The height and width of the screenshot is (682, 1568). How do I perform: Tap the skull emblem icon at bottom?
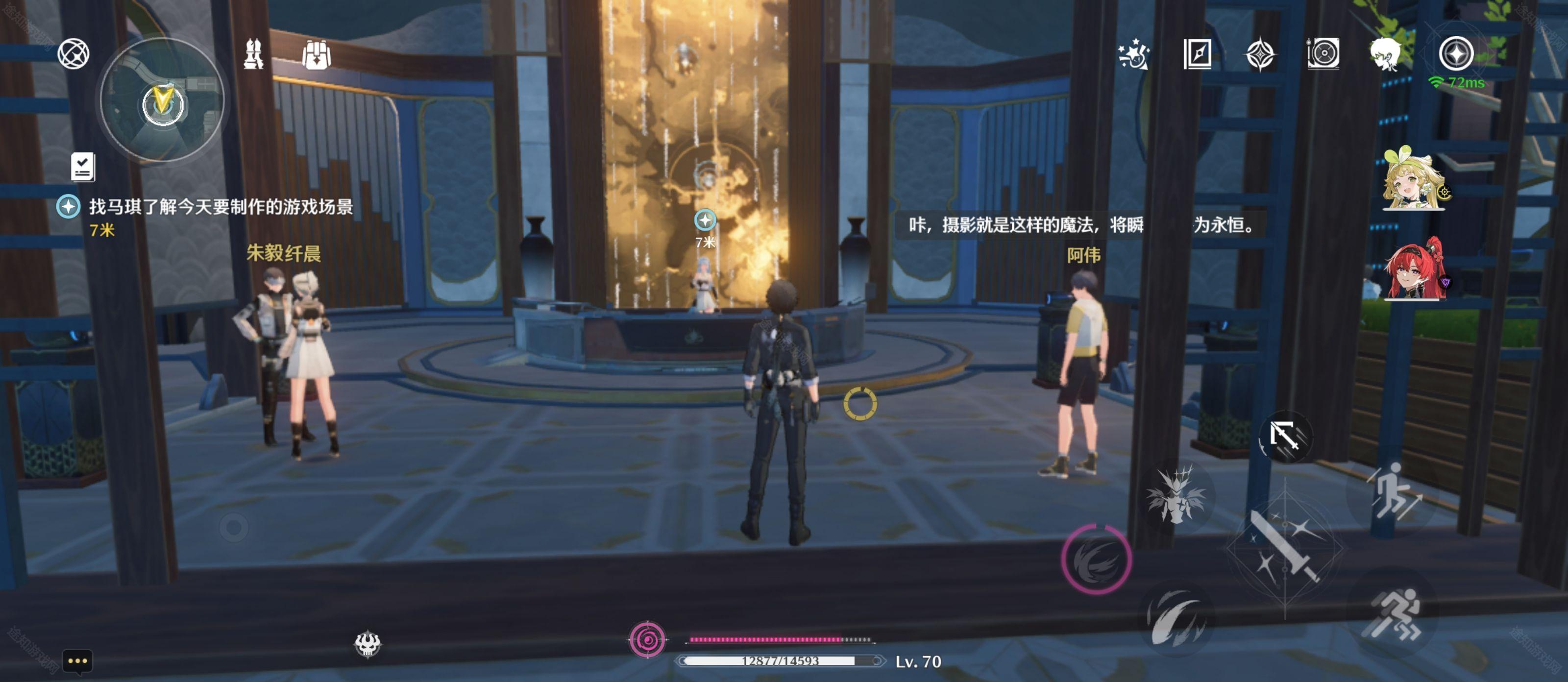click(367, 644)
